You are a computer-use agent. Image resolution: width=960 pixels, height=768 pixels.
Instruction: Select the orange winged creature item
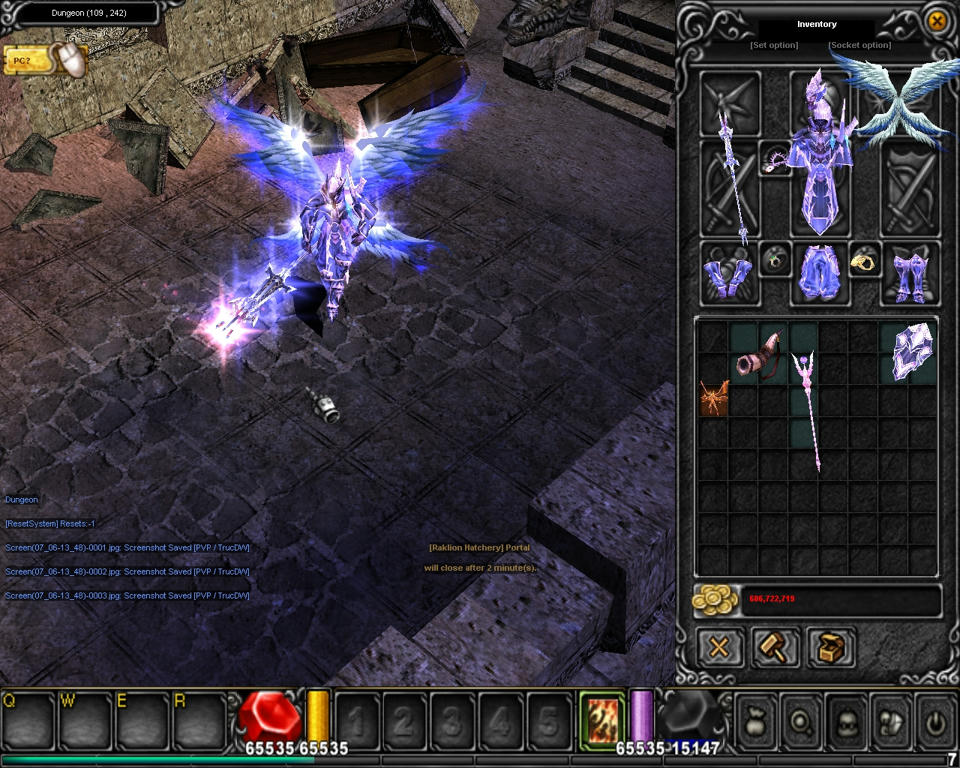click(x=714, y=397)
